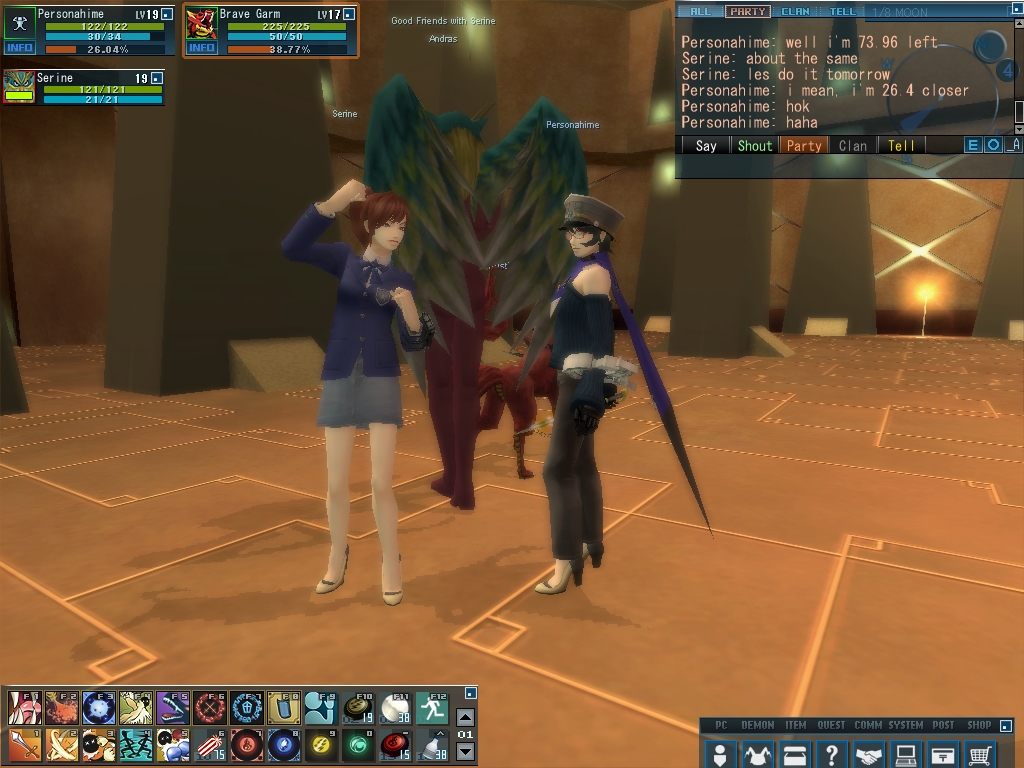1024x768 pixels.
Task: Select the CLAN chat log tab
Action: [x=796, y=12]
